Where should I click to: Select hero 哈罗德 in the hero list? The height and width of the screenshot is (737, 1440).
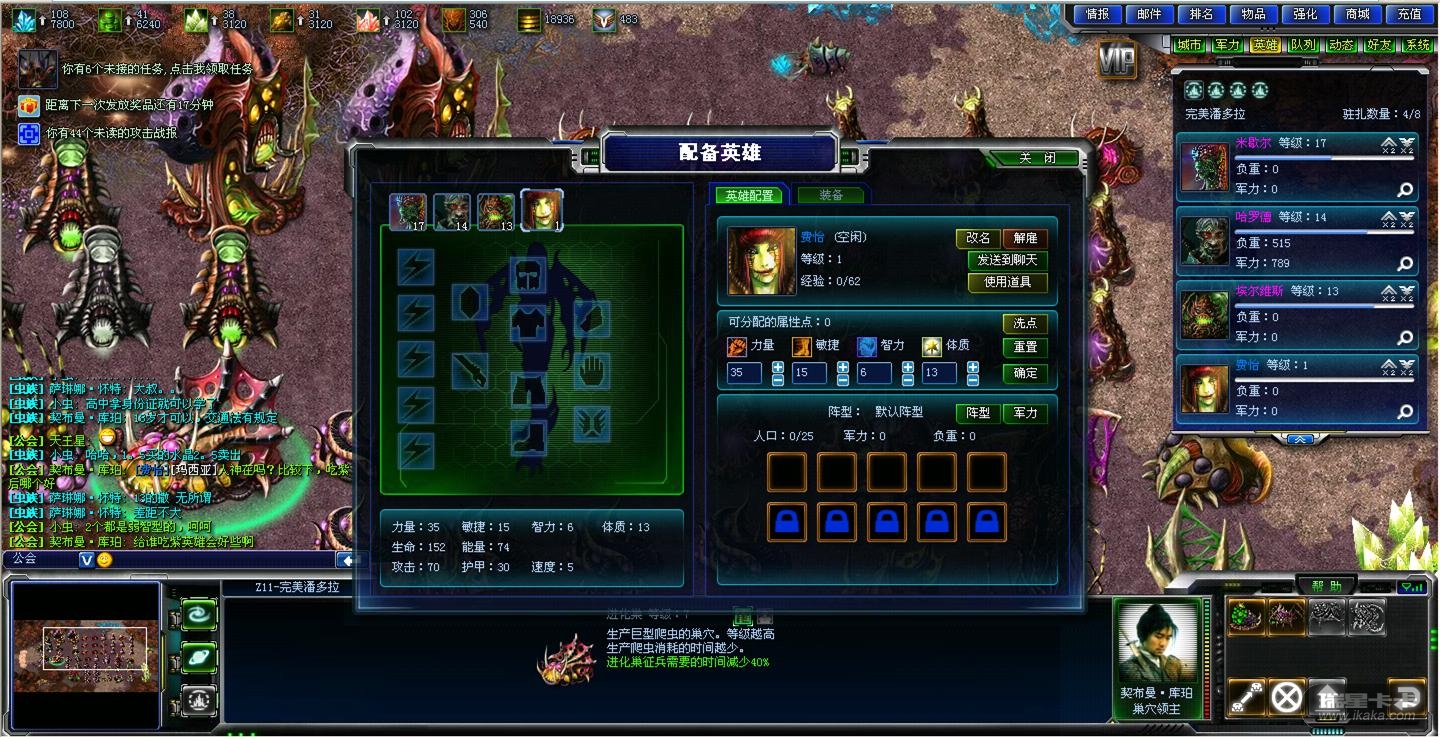coord(1300,241)
